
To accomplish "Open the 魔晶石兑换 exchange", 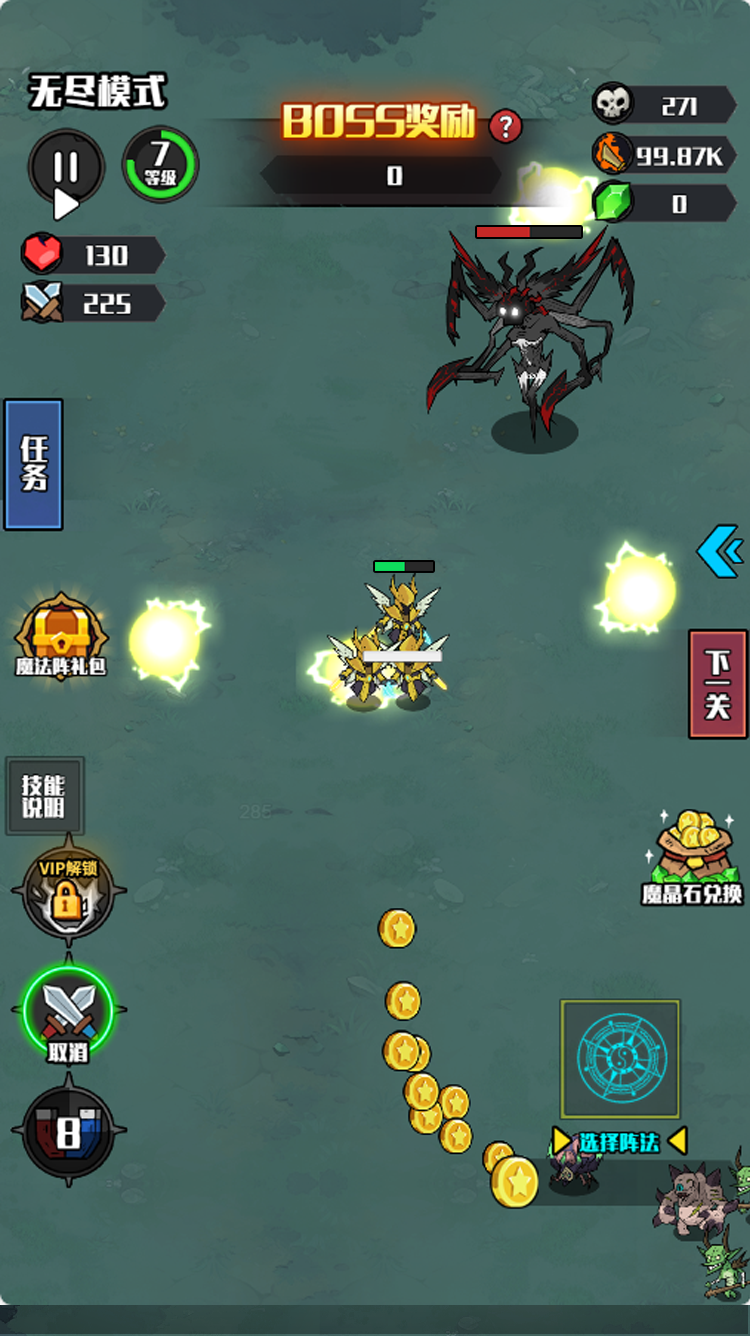I will (x=692, y=857).
